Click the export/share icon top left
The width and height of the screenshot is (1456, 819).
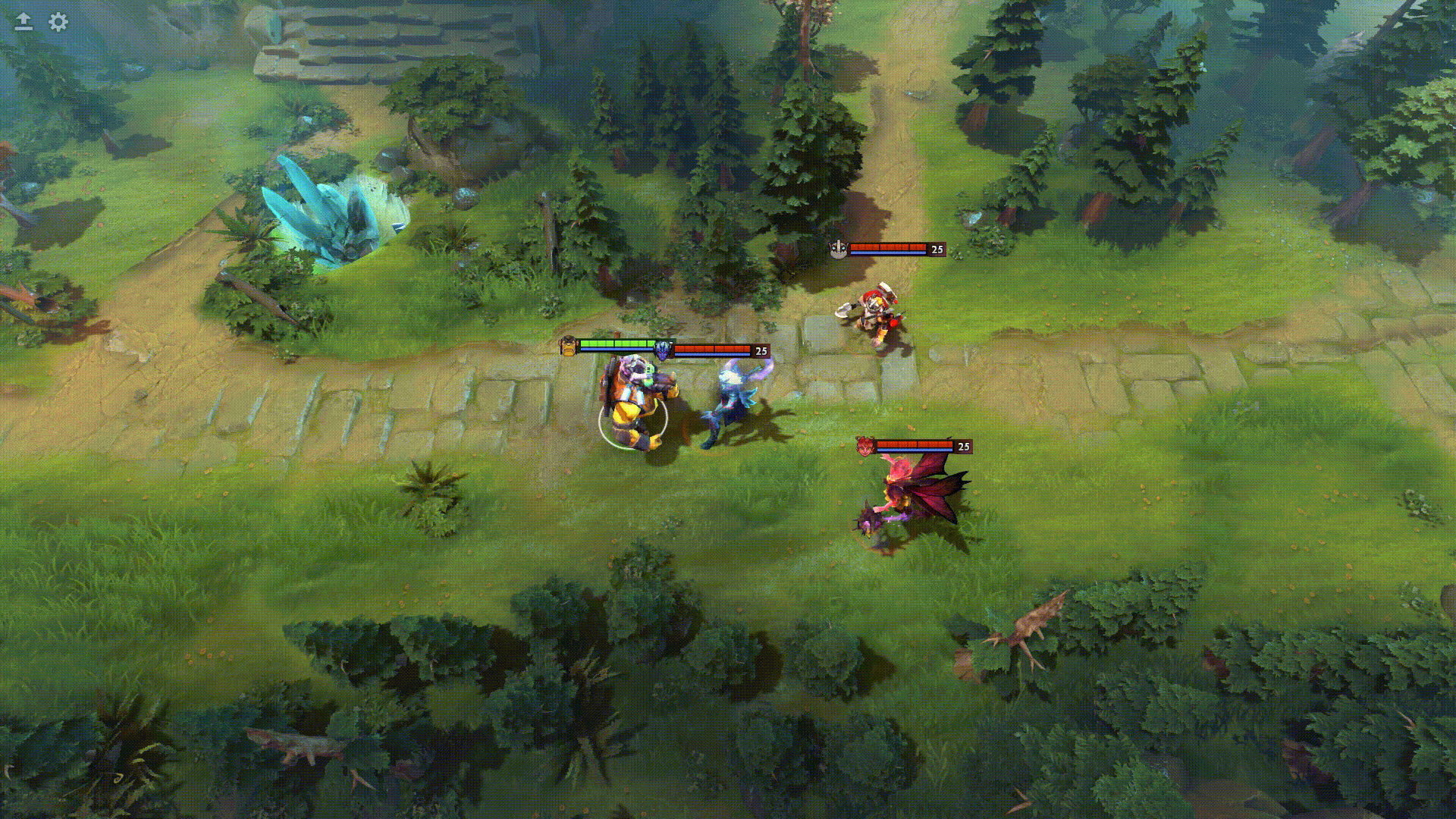[22, 23]
